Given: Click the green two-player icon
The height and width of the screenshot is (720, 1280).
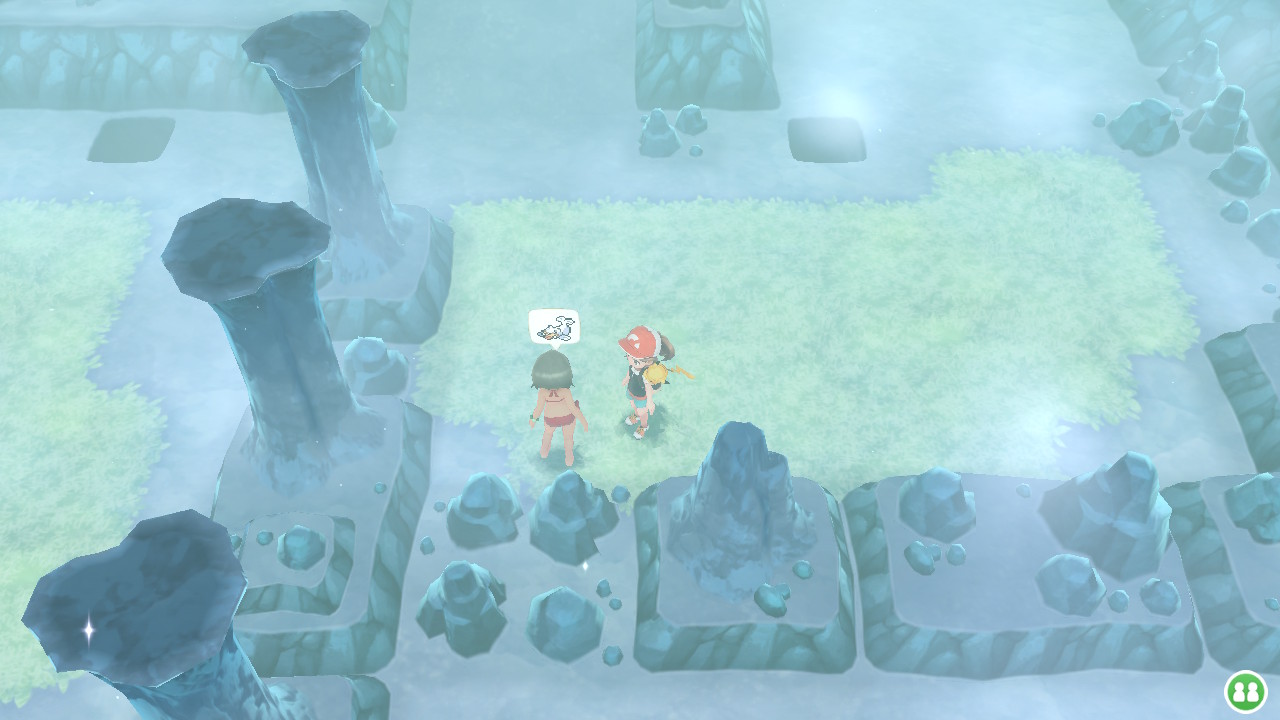Looking at the screenshot, I should [1245, 691].
